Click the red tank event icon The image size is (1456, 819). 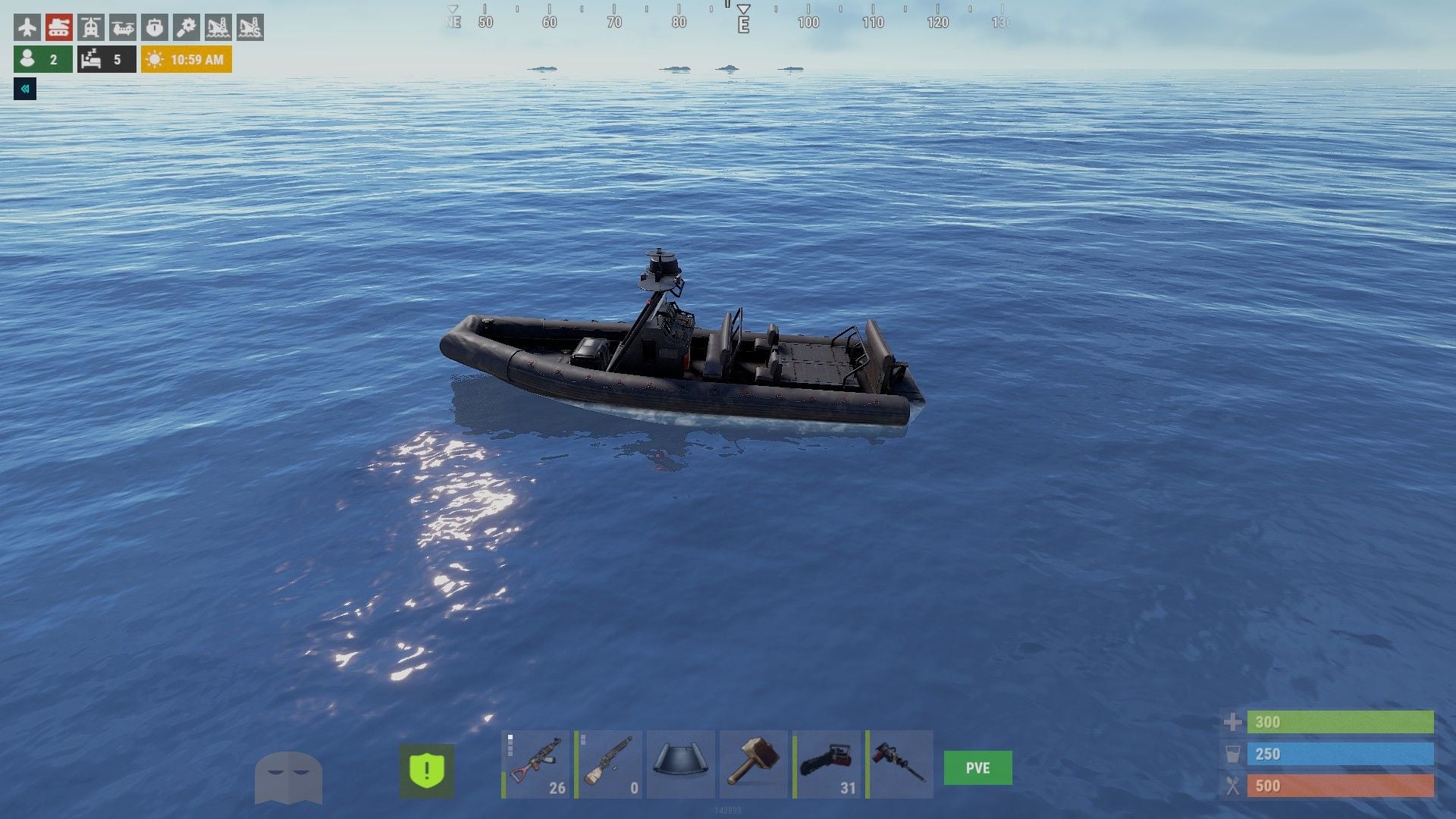coord(58,27)
